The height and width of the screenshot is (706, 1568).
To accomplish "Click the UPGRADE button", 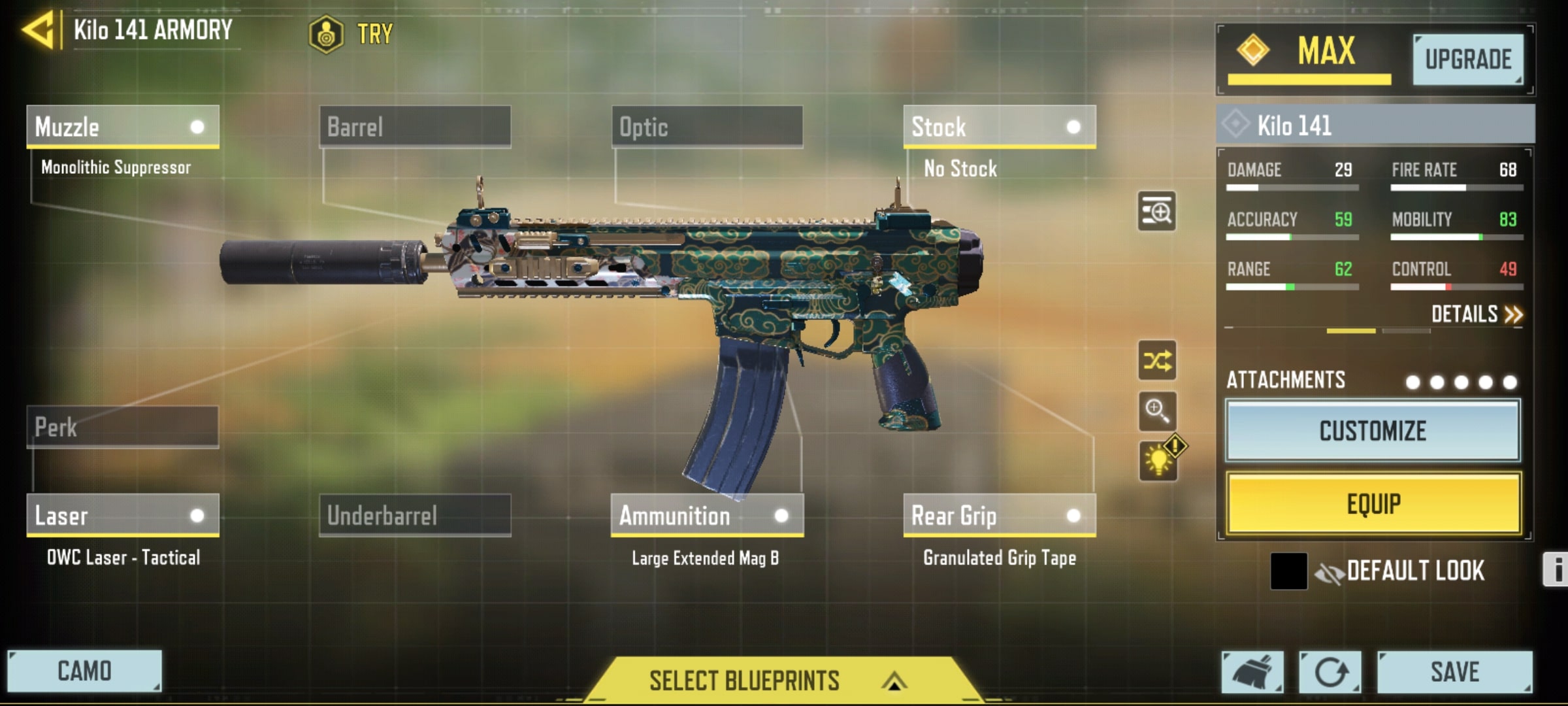I will (1467, 59).
